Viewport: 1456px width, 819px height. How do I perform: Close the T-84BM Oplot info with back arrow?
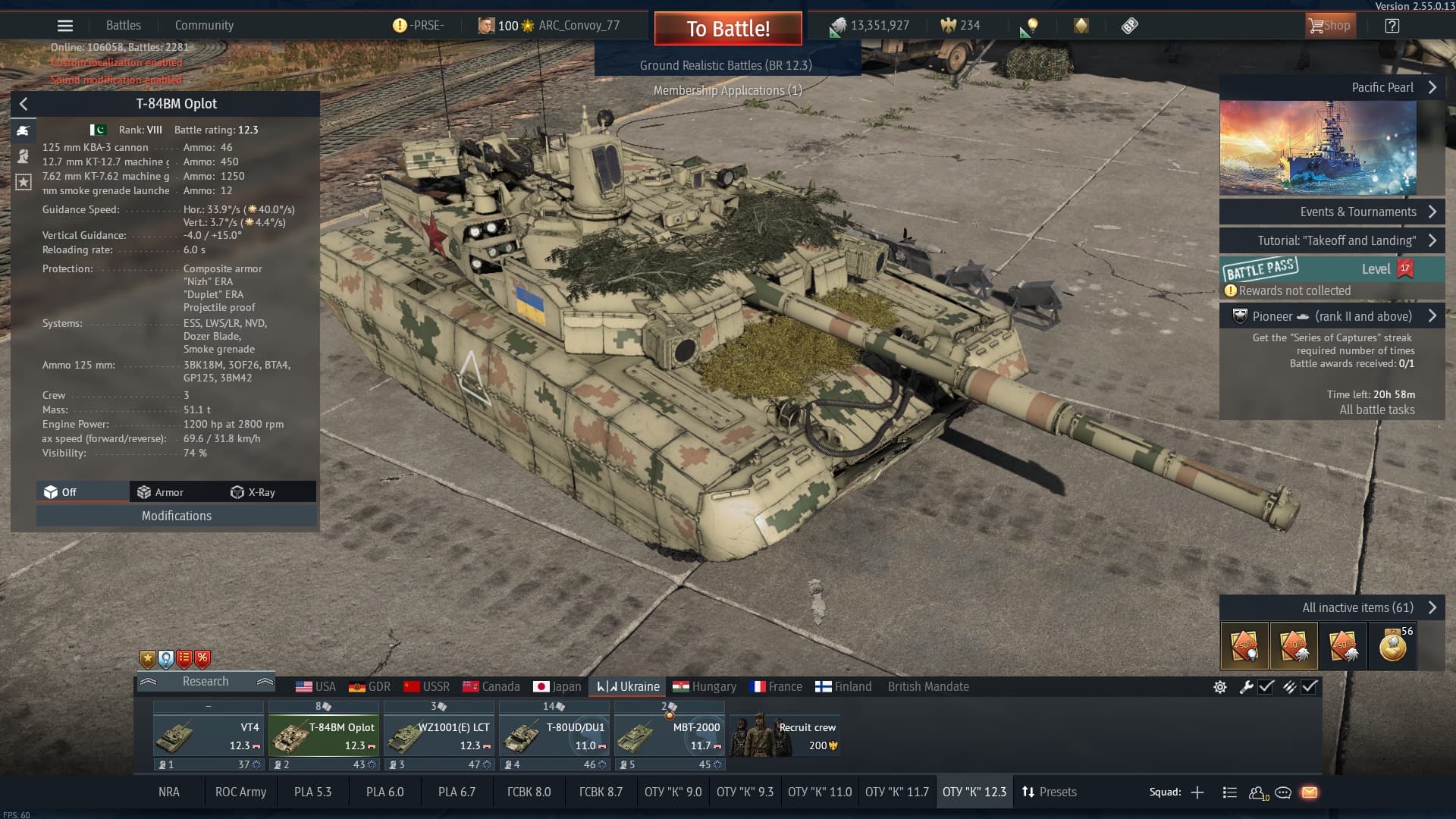click(24, 104)
